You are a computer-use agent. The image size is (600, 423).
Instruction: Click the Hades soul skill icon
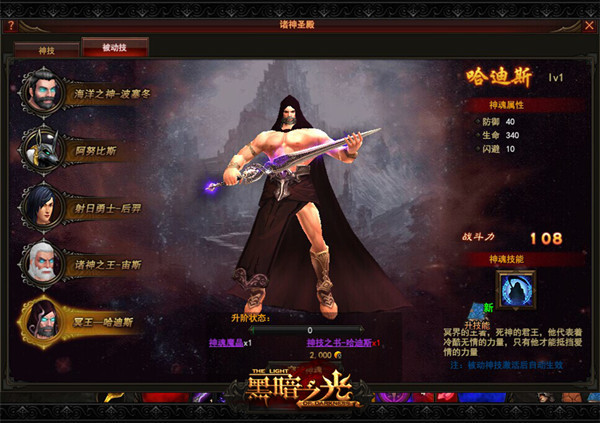[x=516, y=290]
